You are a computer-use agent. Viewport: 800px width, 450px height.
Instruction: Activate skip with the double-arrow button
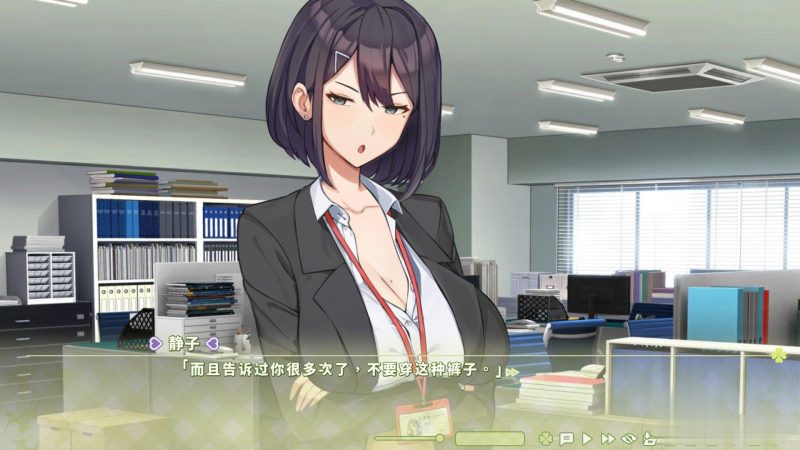pyautogui.click(x=607, y=438)
